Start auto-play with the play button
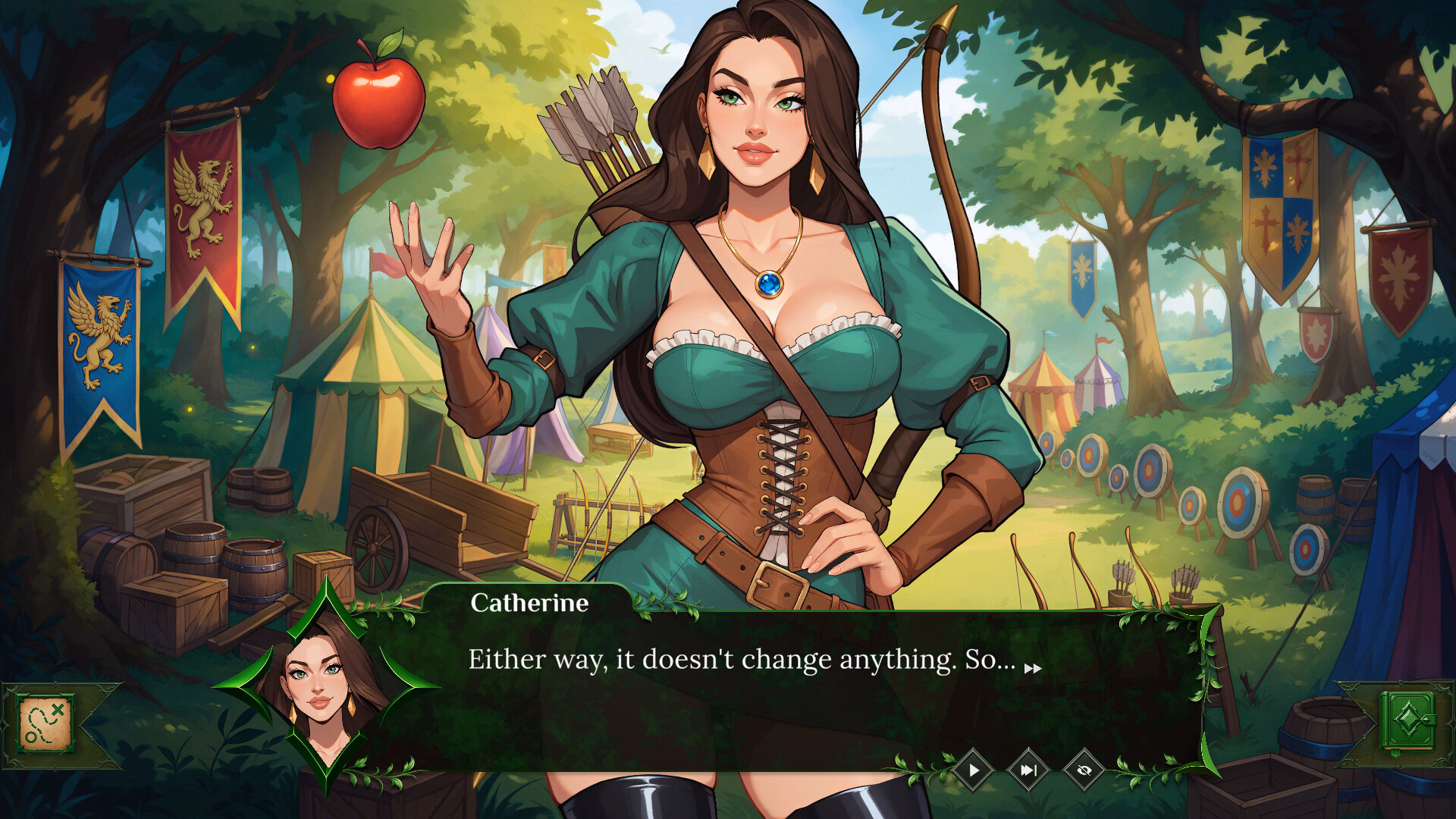1456x819 pixels. [974, 770]
